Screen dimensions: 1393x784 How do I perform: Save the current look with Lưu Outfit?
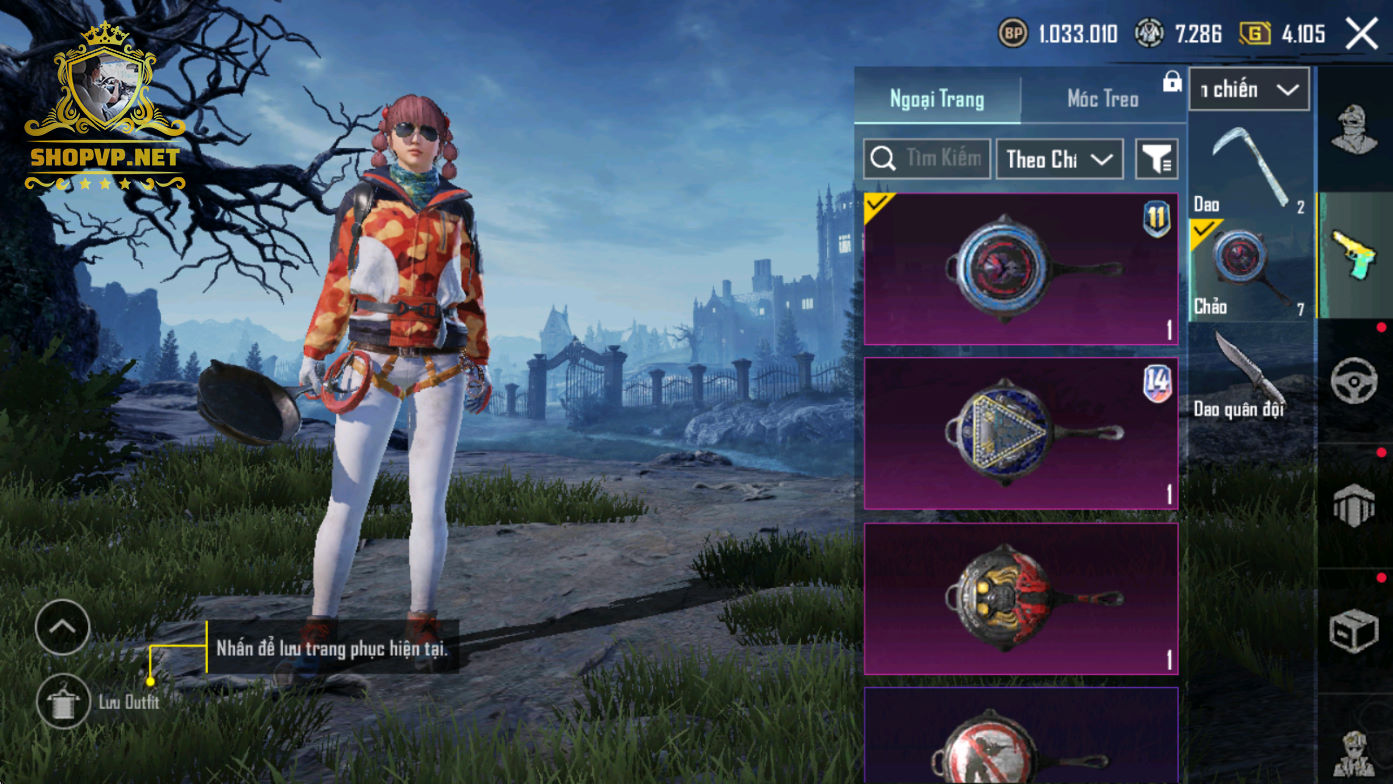click(x=63, y=701)
